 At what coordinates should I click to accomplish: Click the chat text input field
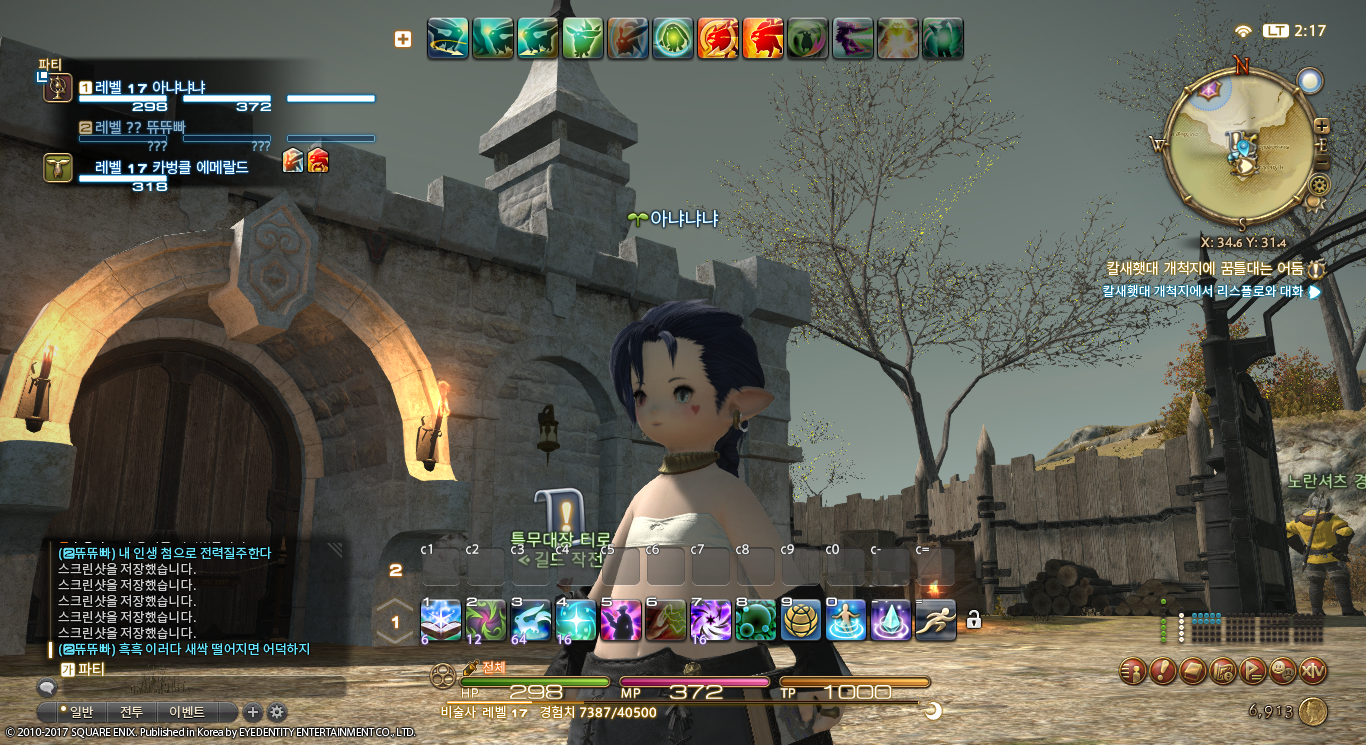(x=200, y=687)
